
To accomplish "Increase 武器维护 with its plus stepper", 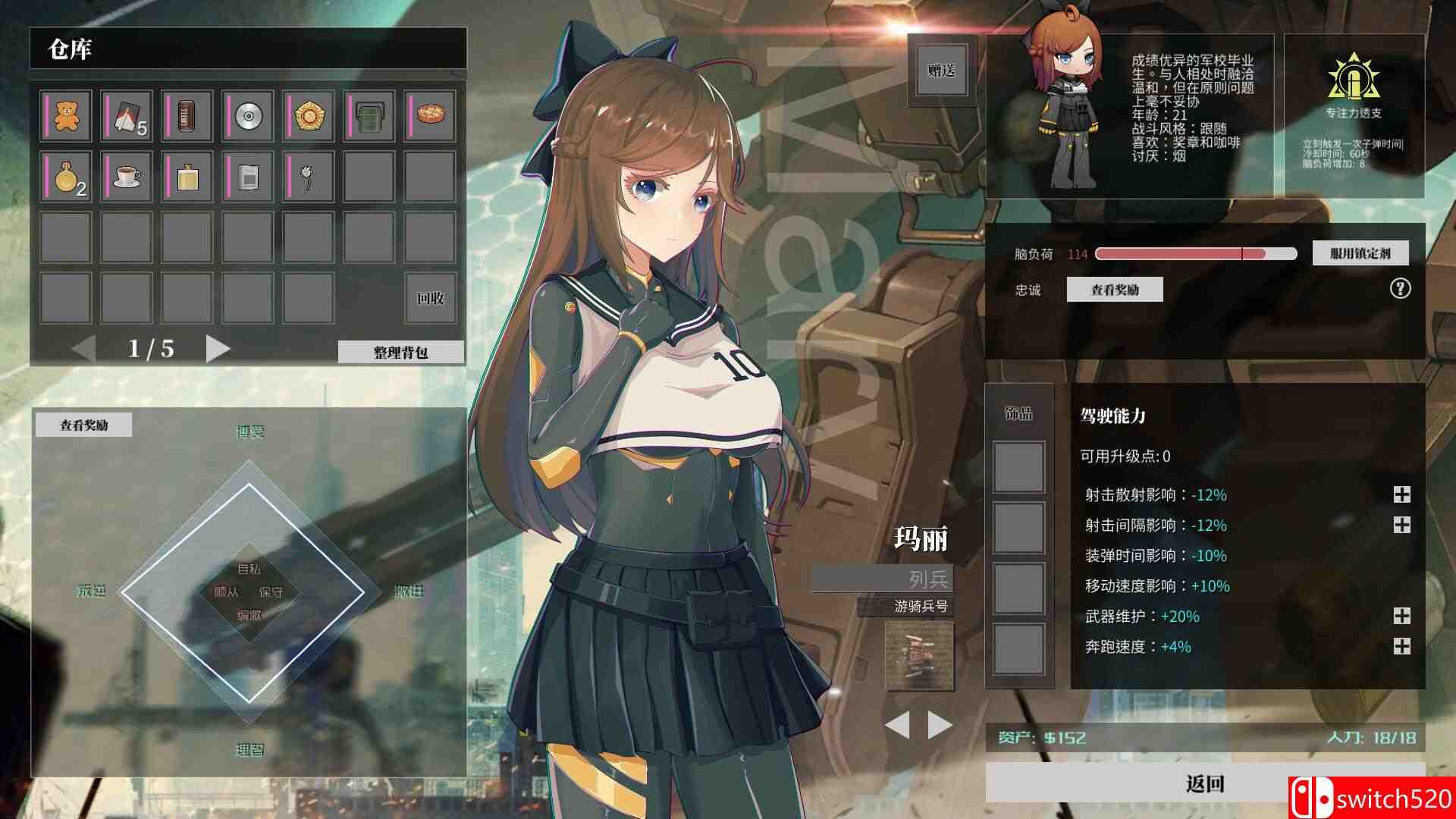I will point(1402,617).
